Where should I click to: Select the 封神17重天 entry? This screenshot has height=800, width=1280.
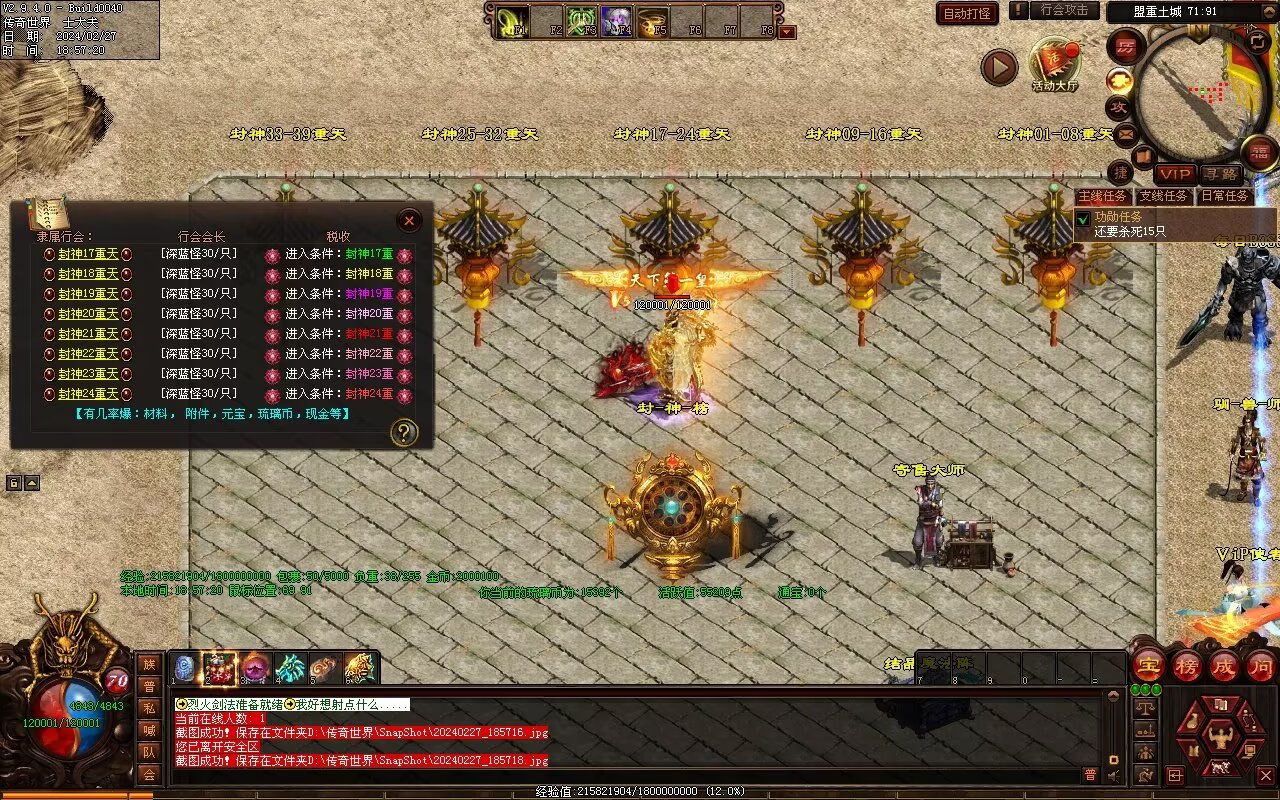[x=88, y=254]
